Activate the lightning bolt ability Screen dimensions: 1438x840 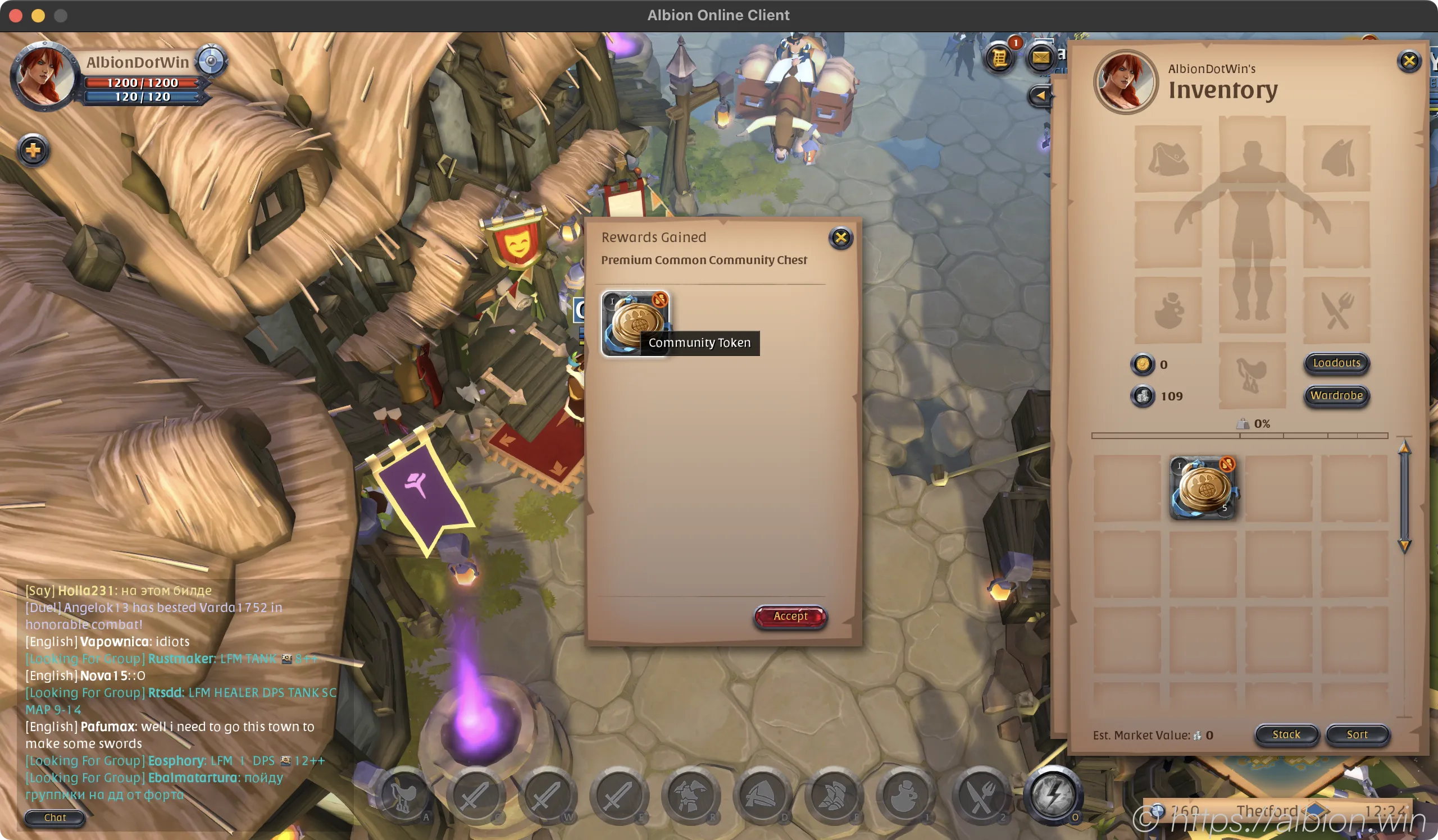coord(1053,795)
